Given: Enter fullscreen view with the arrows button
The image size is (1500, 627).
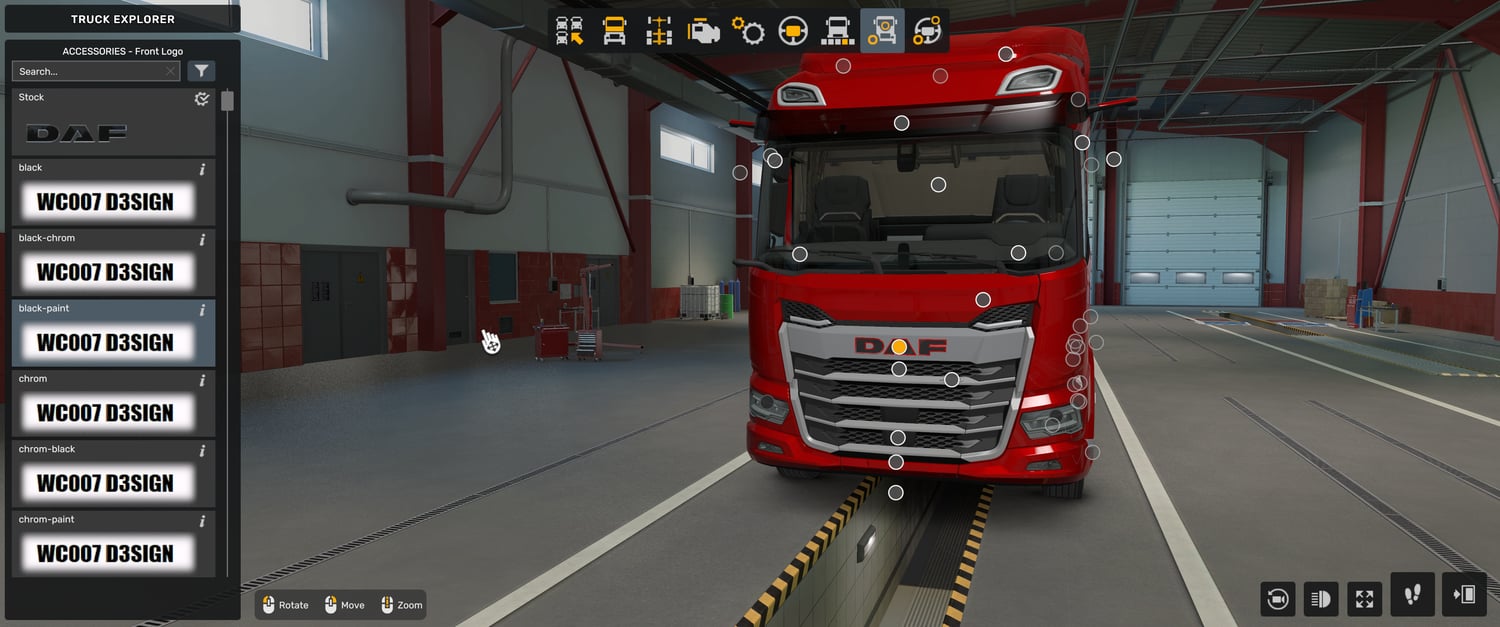Looking at the screenshot, I should coord(1365,599).
